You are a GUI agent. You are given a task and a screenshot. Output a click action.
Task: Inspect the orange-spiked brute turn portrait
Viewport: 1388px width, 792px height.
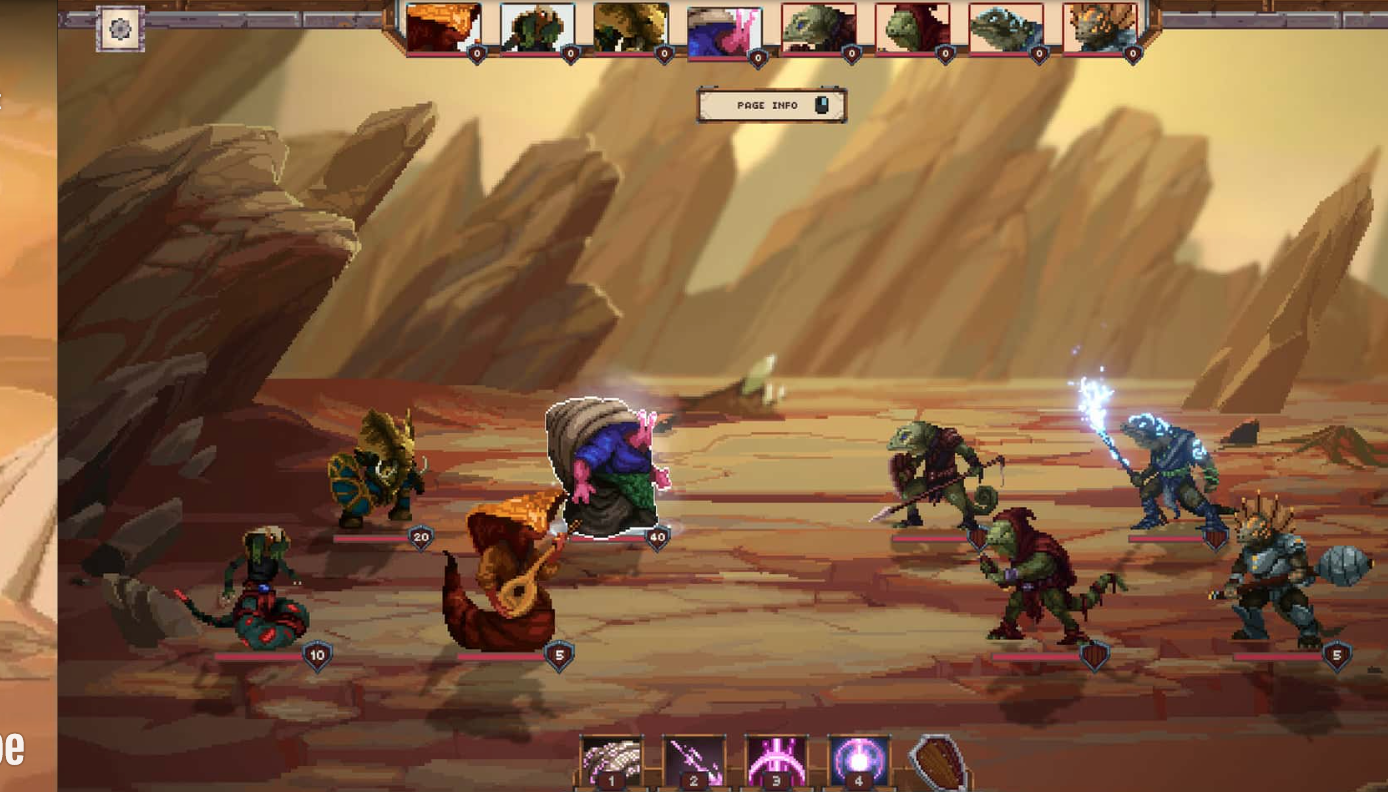click(x=1099, y=28)
